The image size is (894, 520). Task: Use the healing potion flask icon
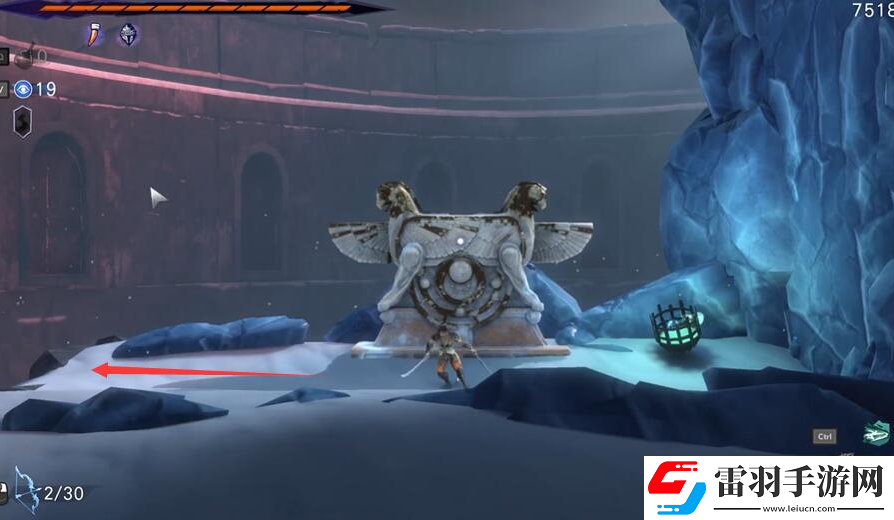(24, 57)
